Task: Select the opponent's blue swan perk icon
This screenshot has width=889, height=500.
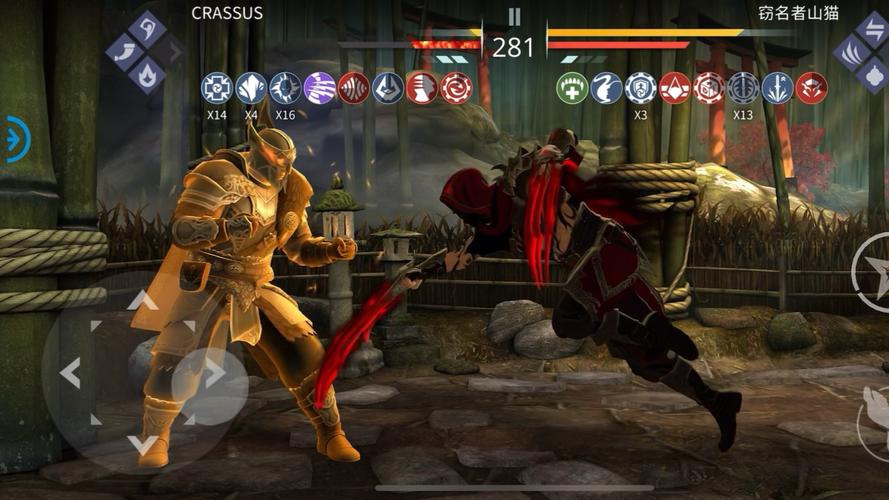Action: coord(606,88)
